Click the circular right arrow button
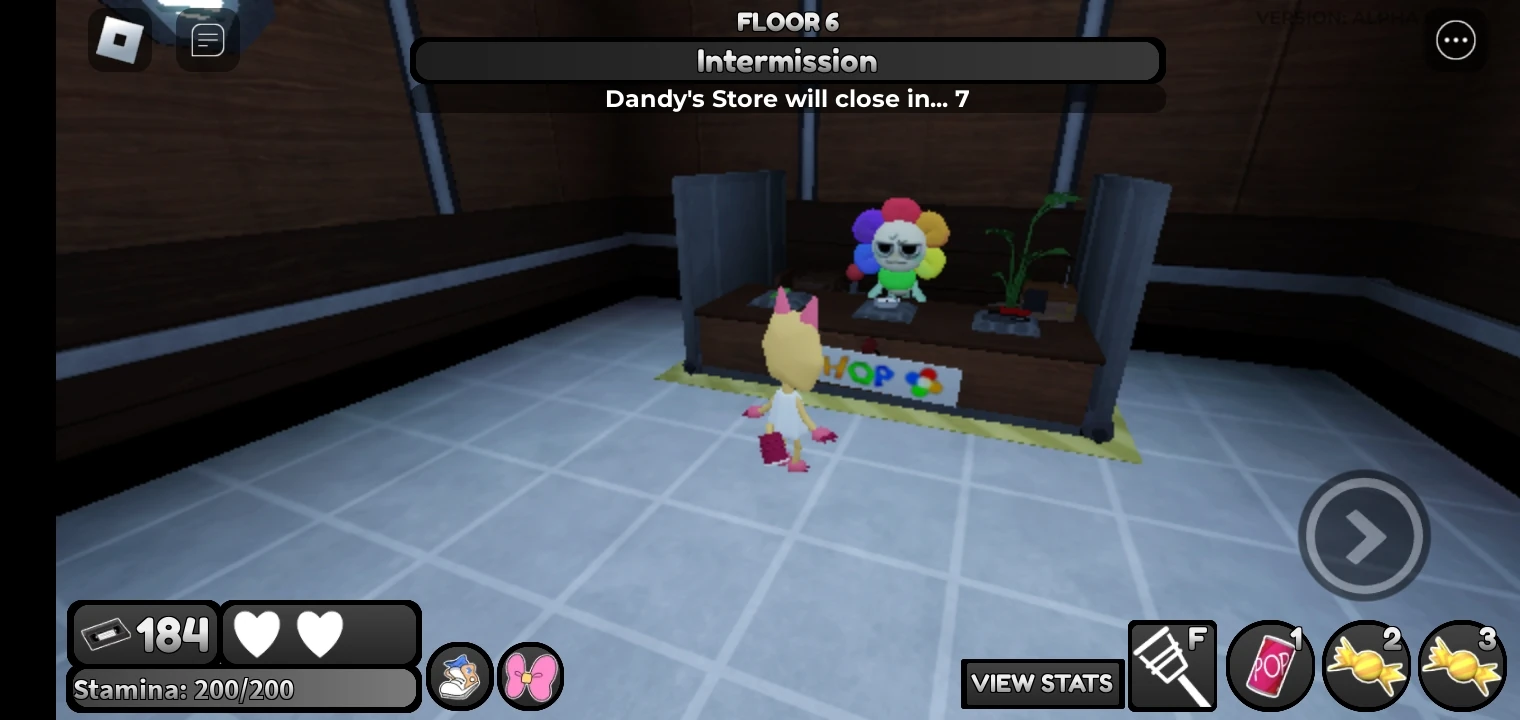Image resolution: width=1520 pixels, height=720 pixels. [1364, 535]
